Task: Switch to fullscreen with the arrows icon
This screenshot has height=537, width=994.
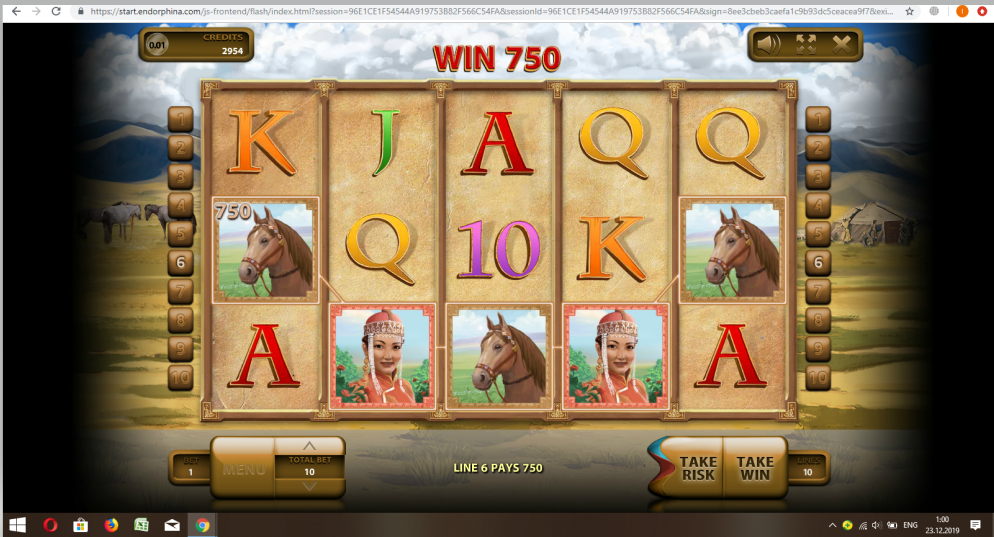Action: point(805,44)
